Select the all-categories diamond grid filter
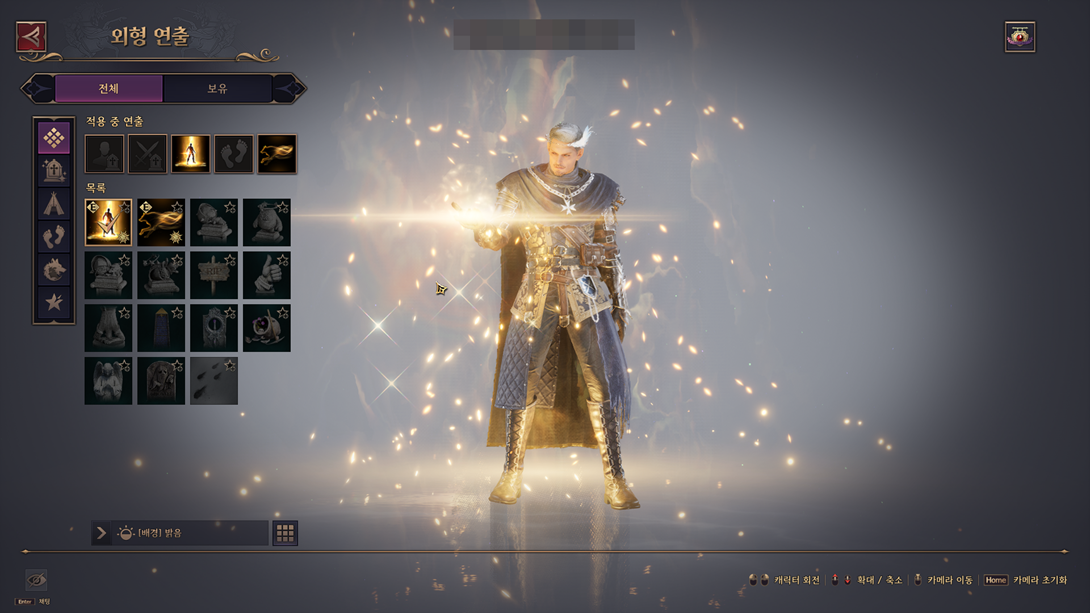The image size is (1090, 613). 54,138
